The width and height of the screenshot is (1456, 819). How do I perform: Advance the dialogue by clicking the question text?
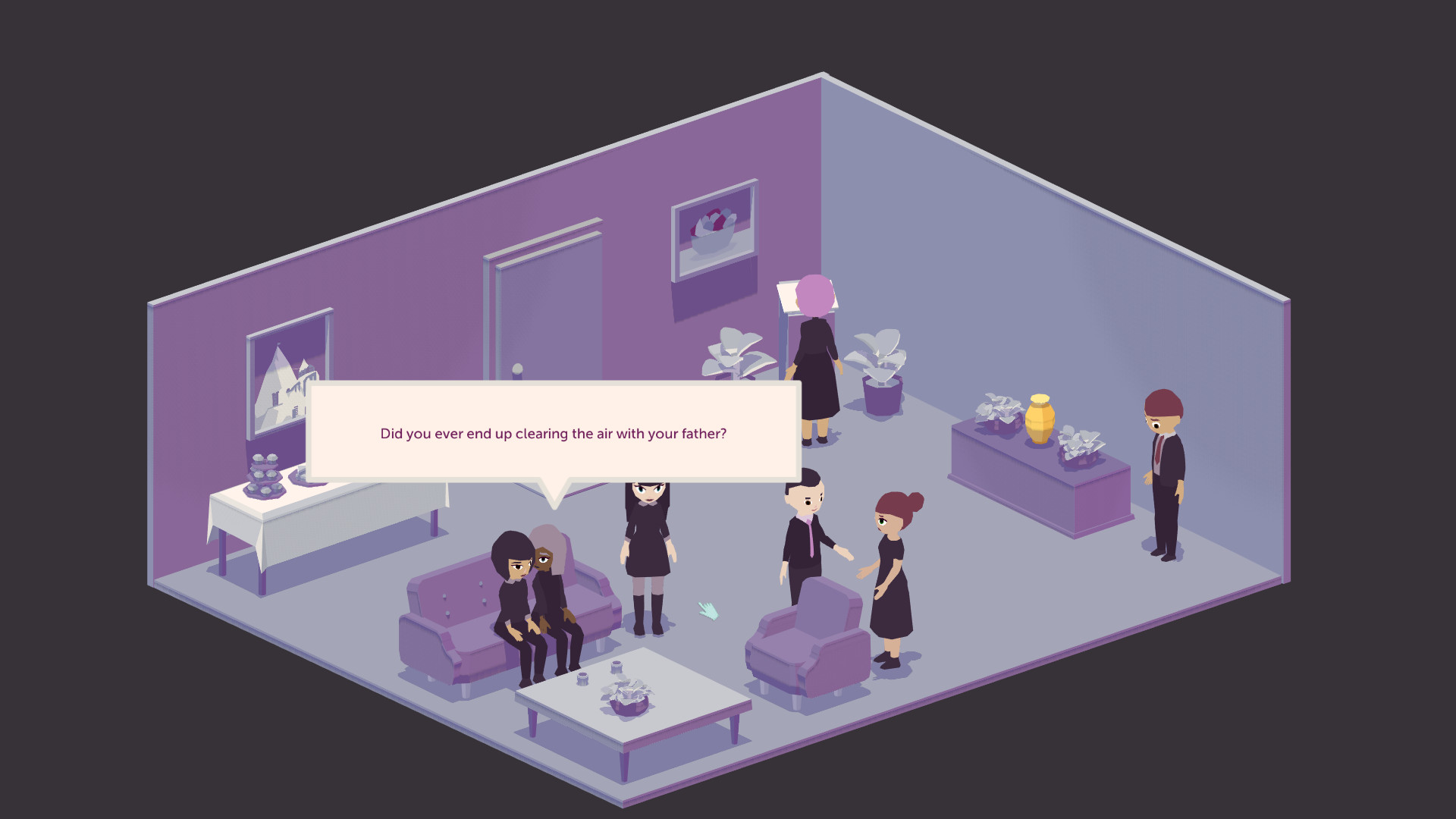pos(553,434)
